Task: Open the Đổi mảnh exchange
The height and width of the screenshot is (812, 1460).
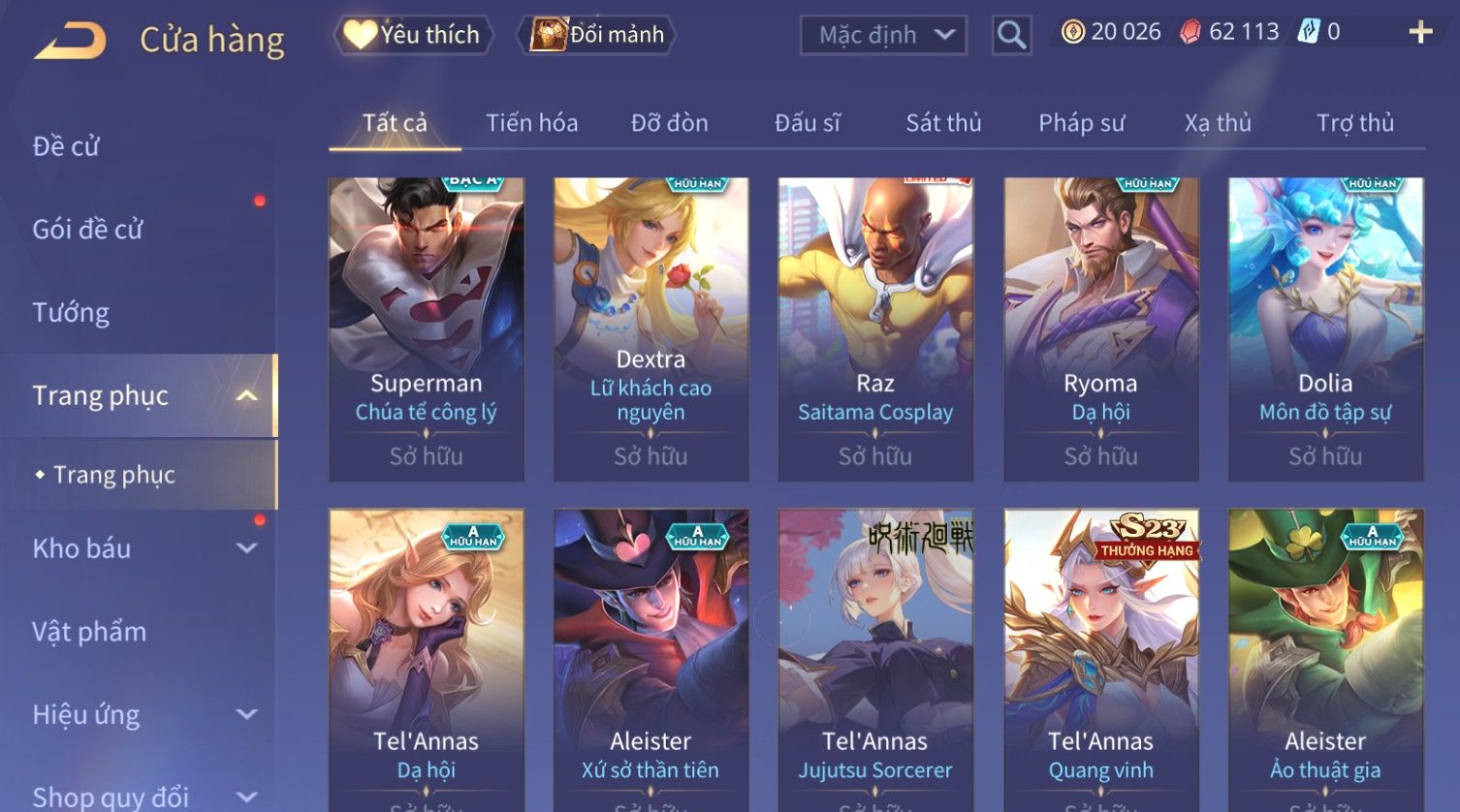Action: pyautogui.click(x=597, y=35)
